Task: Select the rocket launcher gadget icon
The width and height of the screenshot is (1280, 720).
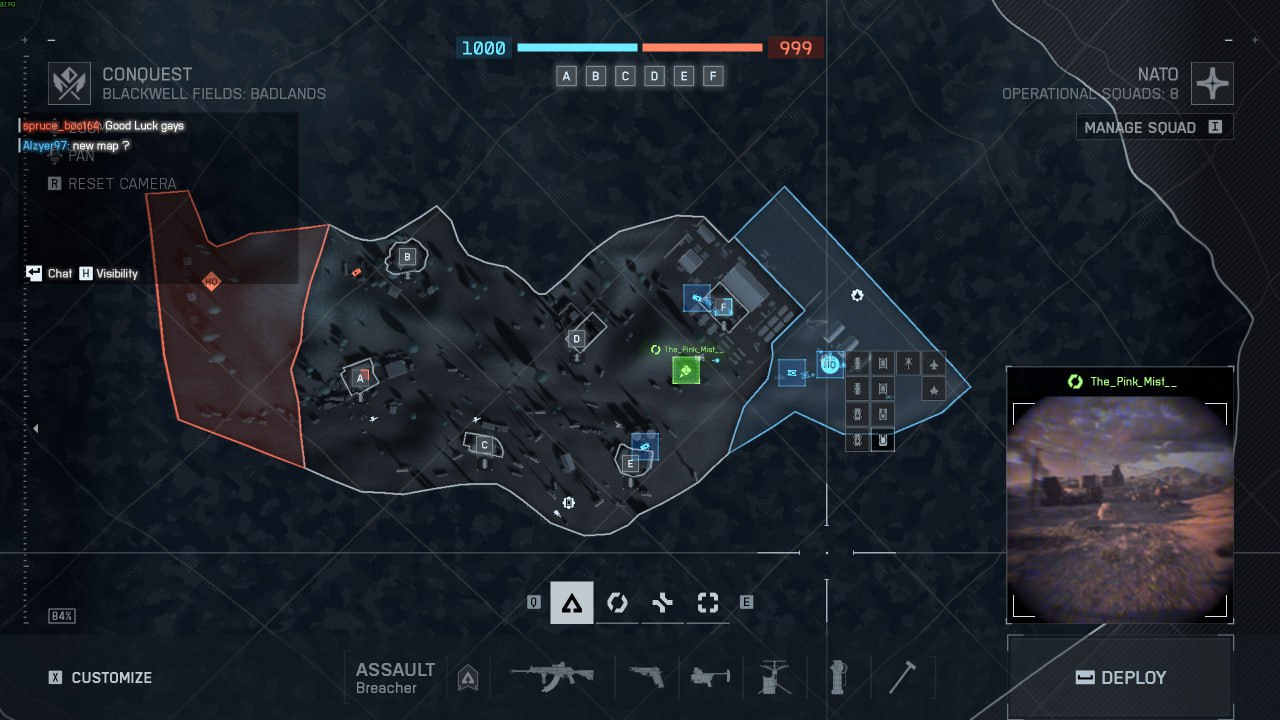Action: [x=710, y=678]
